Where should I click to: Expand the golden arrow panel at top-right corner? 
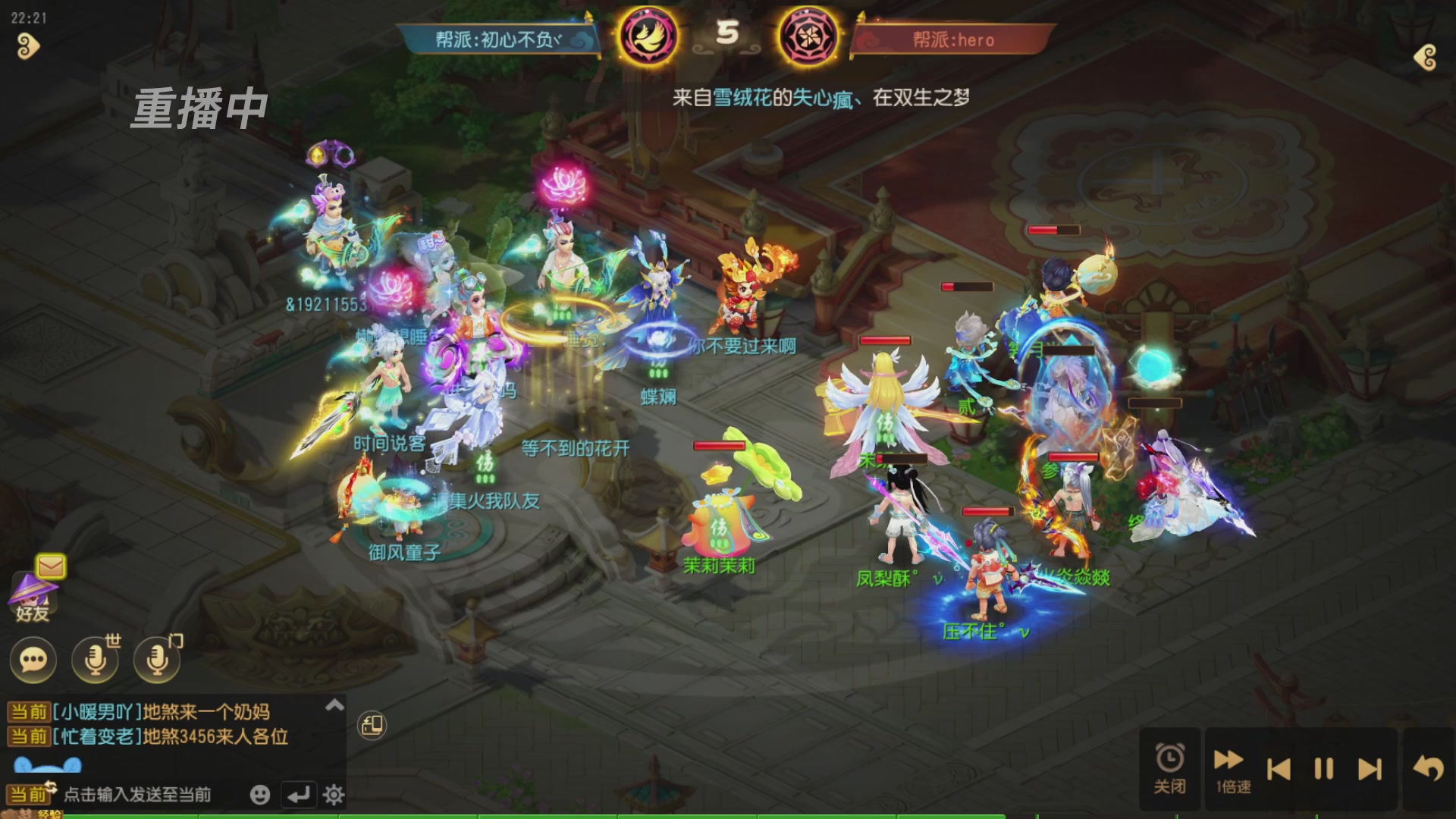point(1424,57)
